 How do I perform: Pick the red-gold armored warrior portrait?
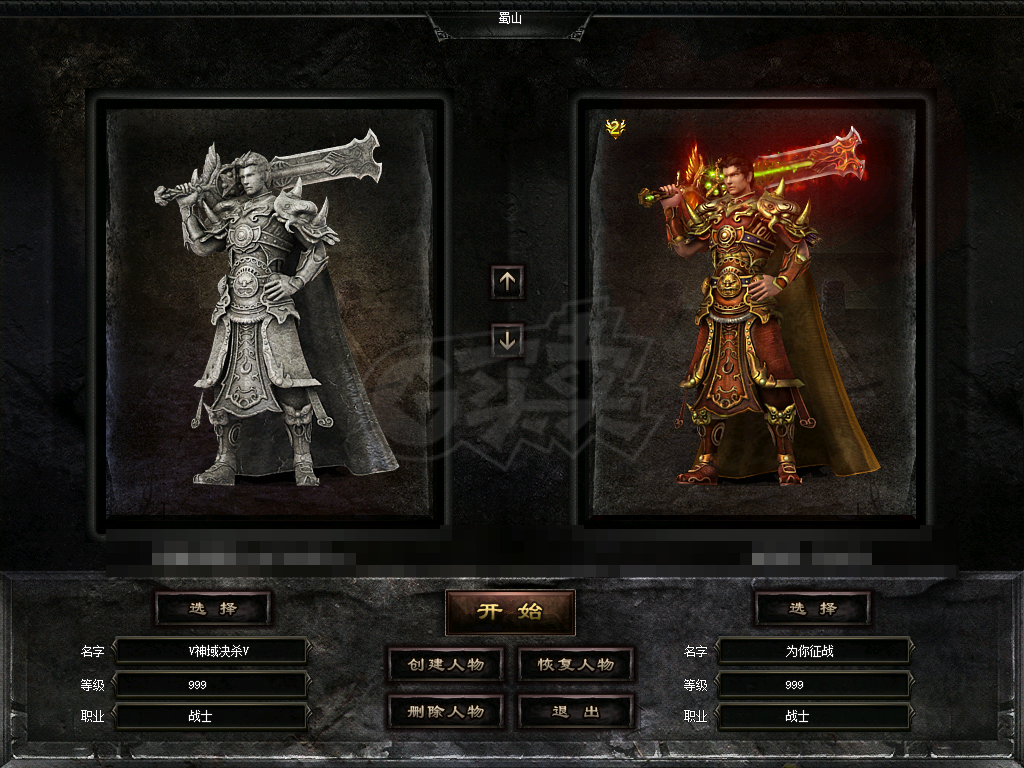click(x=752, y=310)
